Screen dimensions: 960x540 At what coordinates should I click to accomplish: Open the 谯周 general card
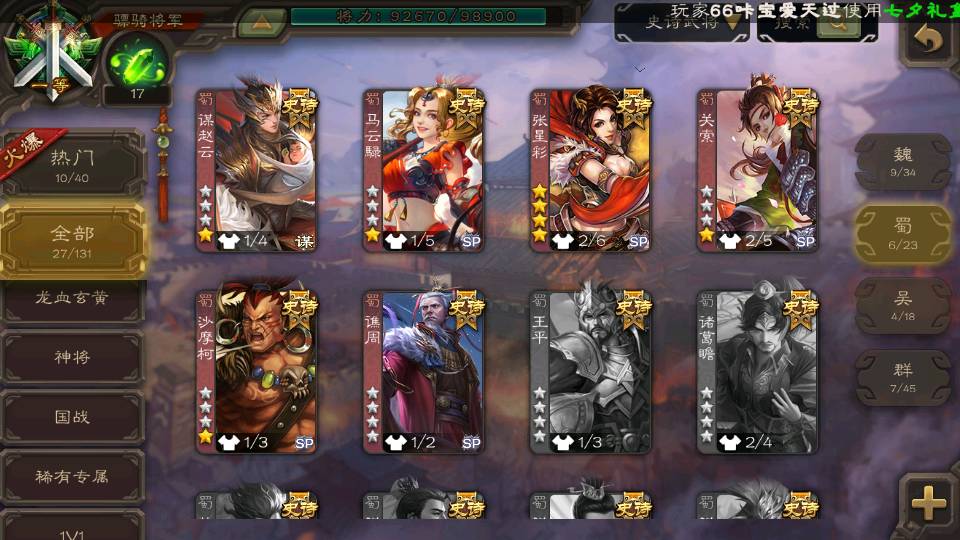point(423,372)
